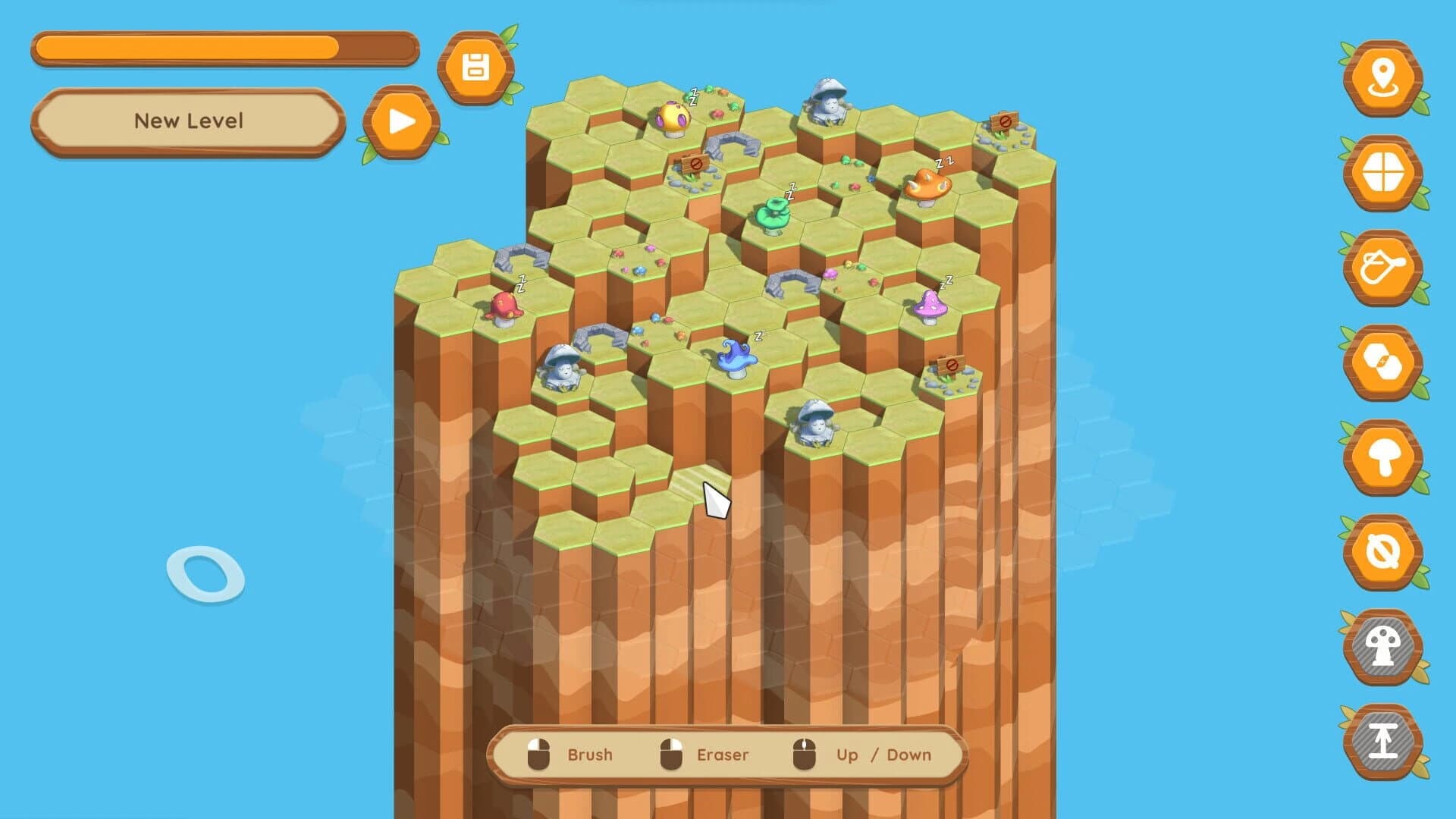
Task: Click the progress bar at top left
Action: pyautogui.click(x=224, y=48)
